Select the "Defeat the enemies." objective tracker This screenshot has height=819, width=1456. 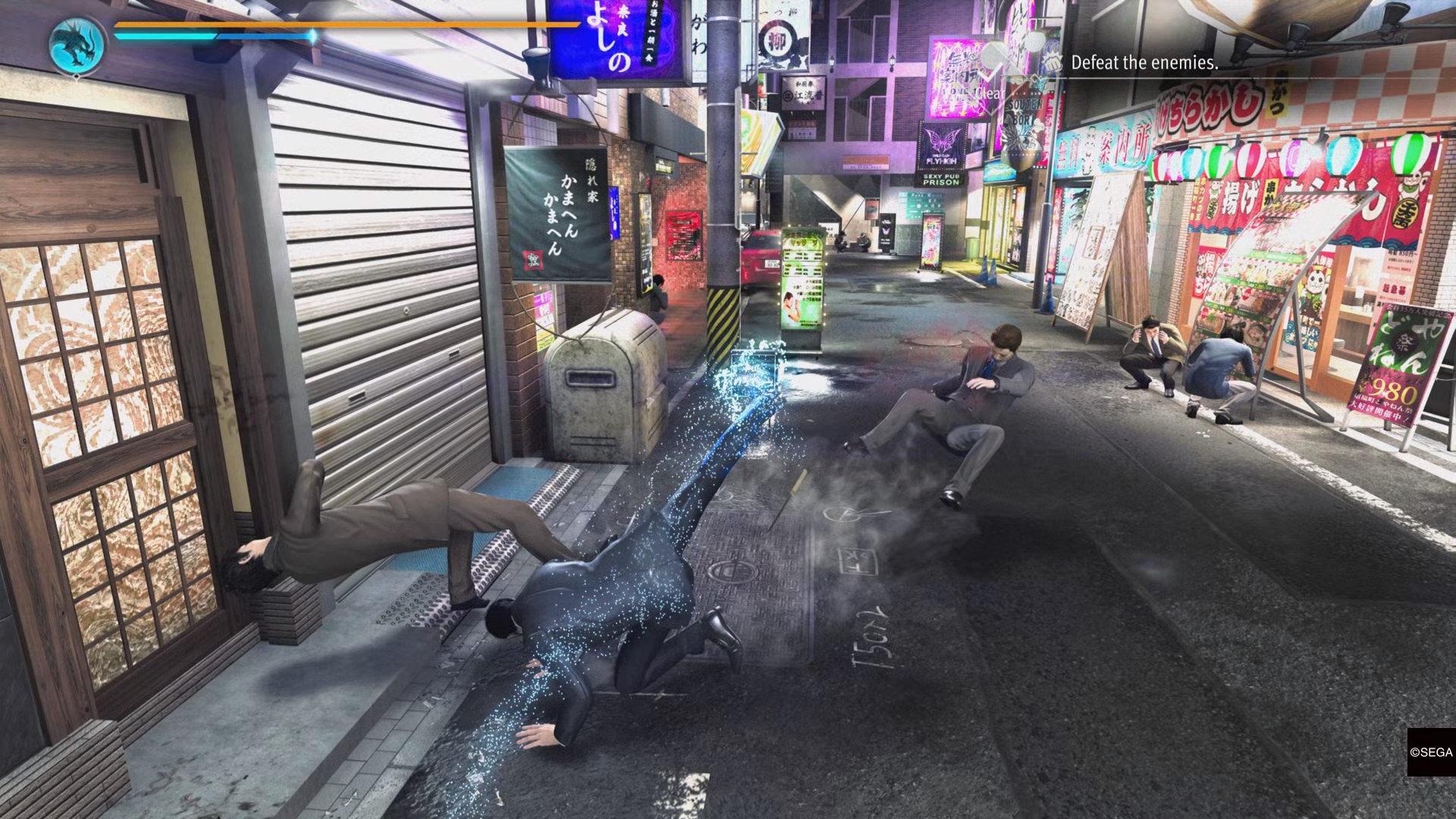[x=1144, y=63]
